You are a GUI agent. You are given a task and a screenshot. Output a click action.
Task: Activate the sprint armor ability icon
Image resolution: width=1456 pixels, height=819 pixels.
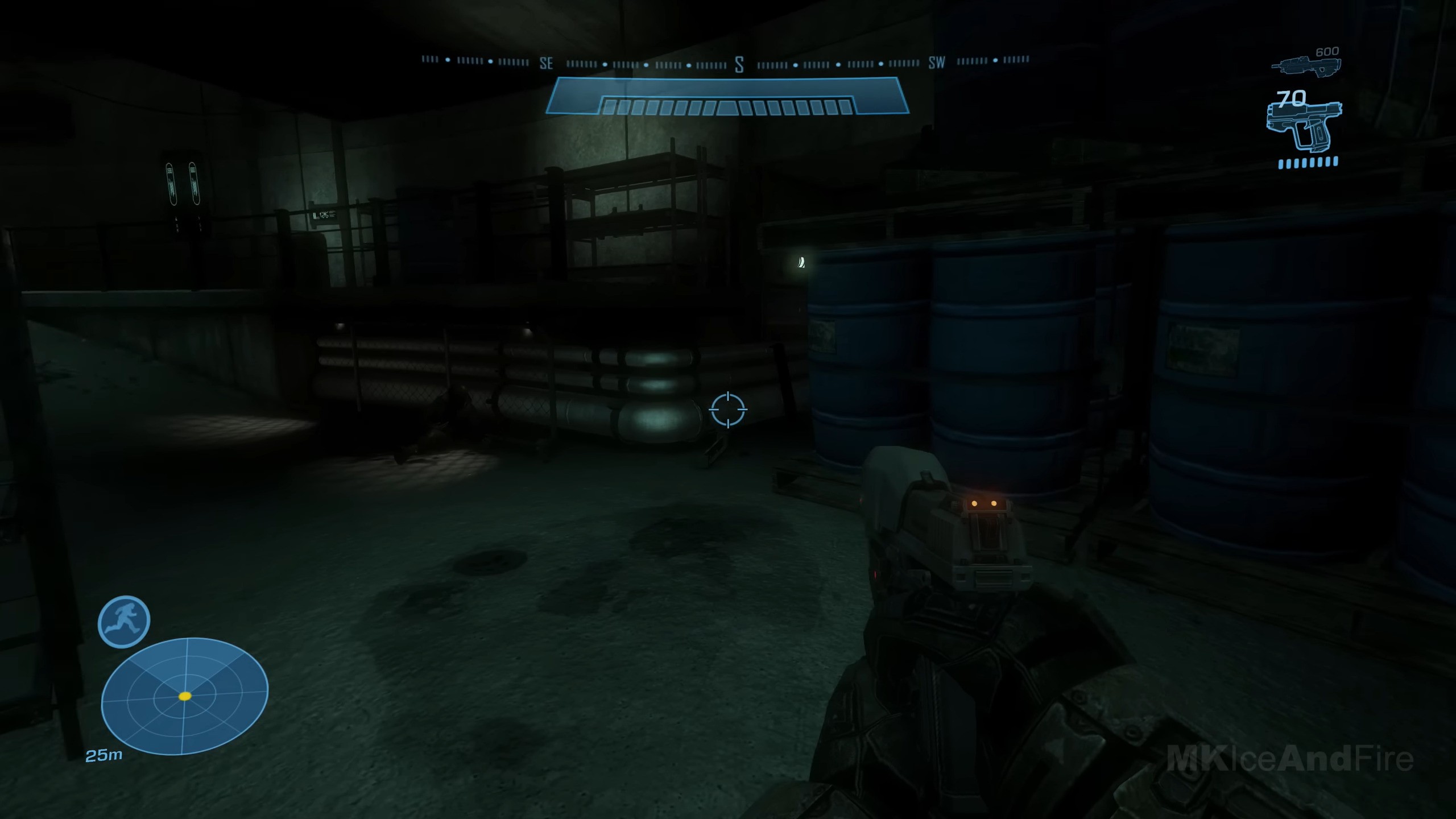click(124, 621)
